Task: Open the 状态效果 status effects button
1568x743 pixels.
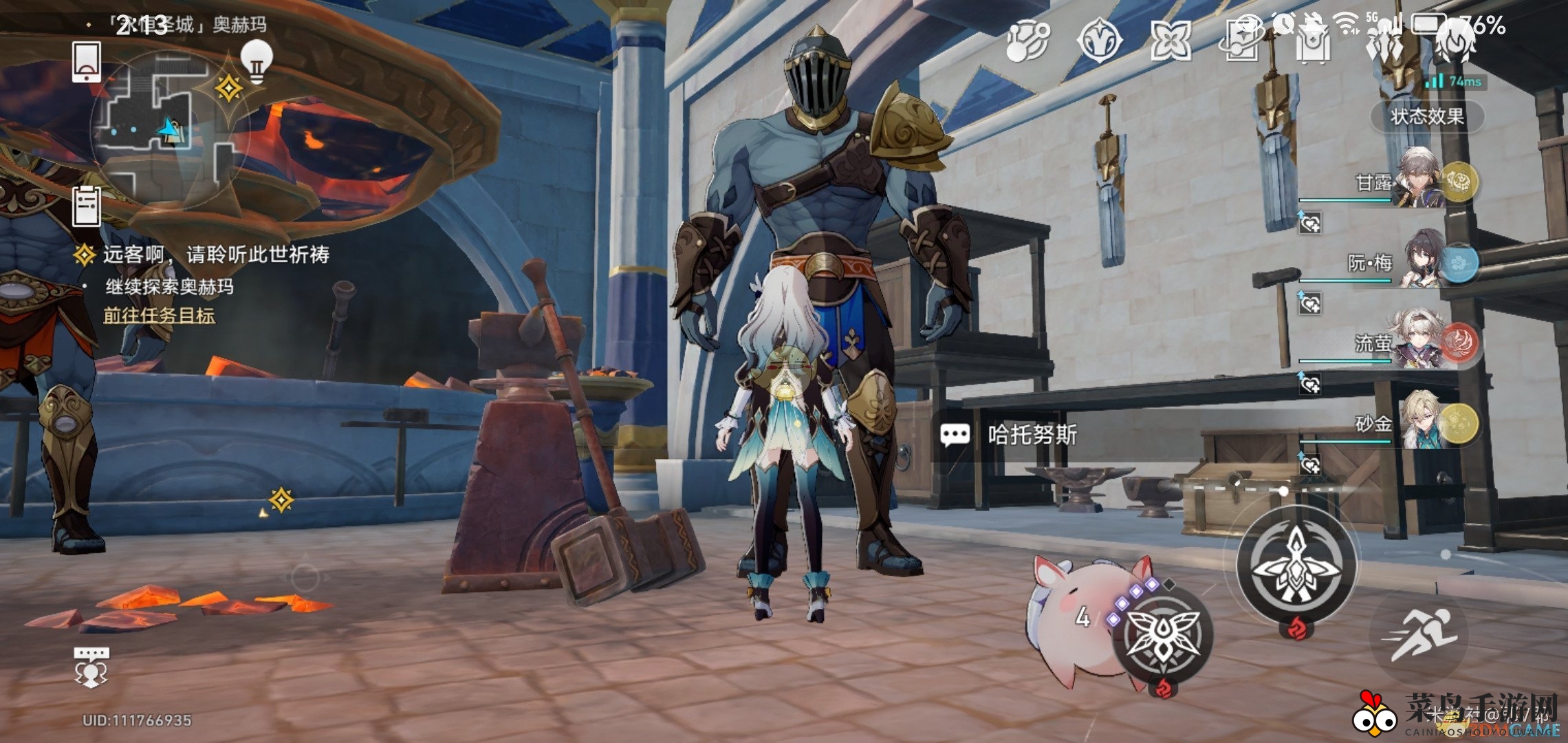Action: 1427,116
